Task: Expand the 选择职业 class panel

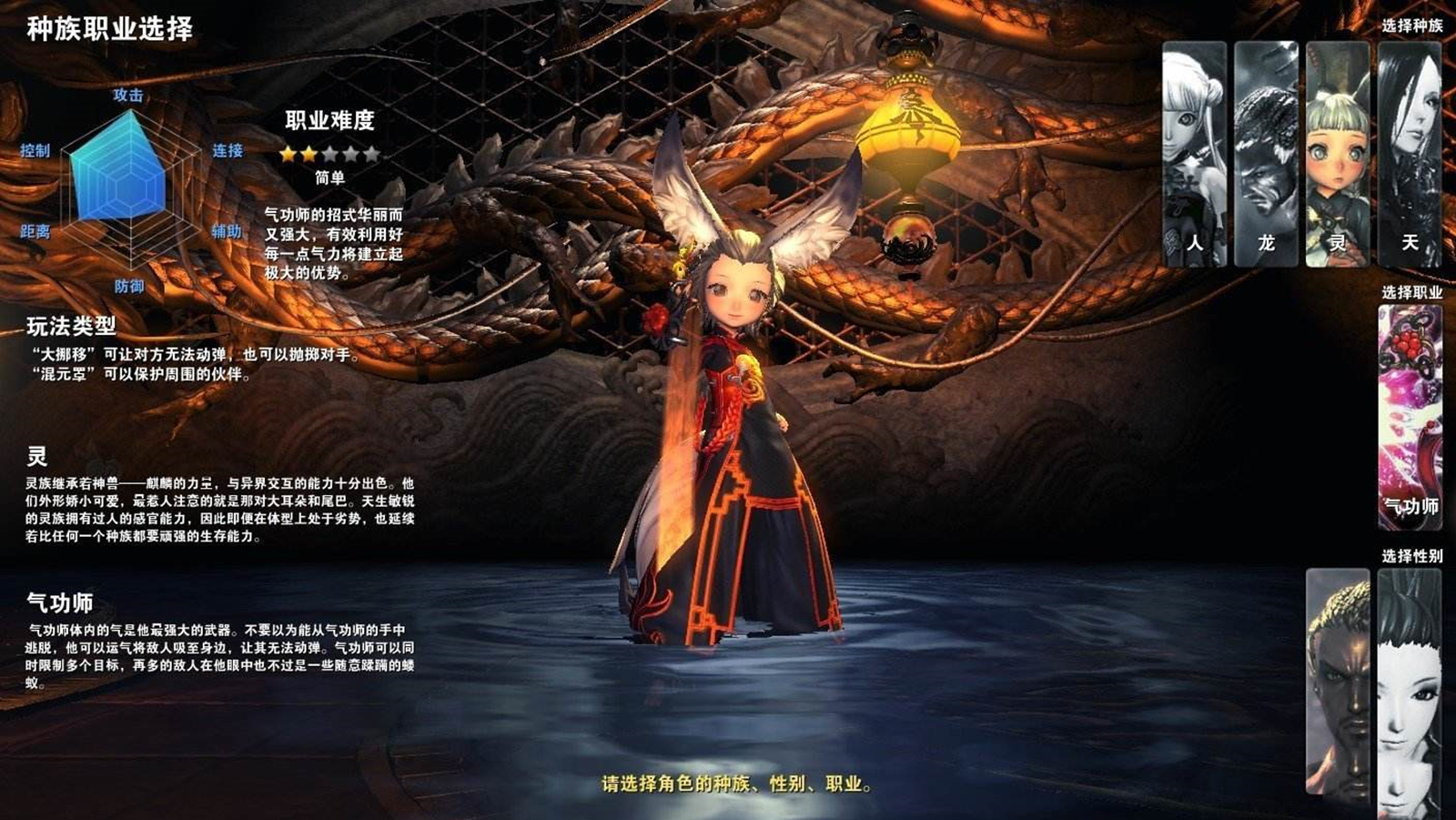Action: point(1413,291)
